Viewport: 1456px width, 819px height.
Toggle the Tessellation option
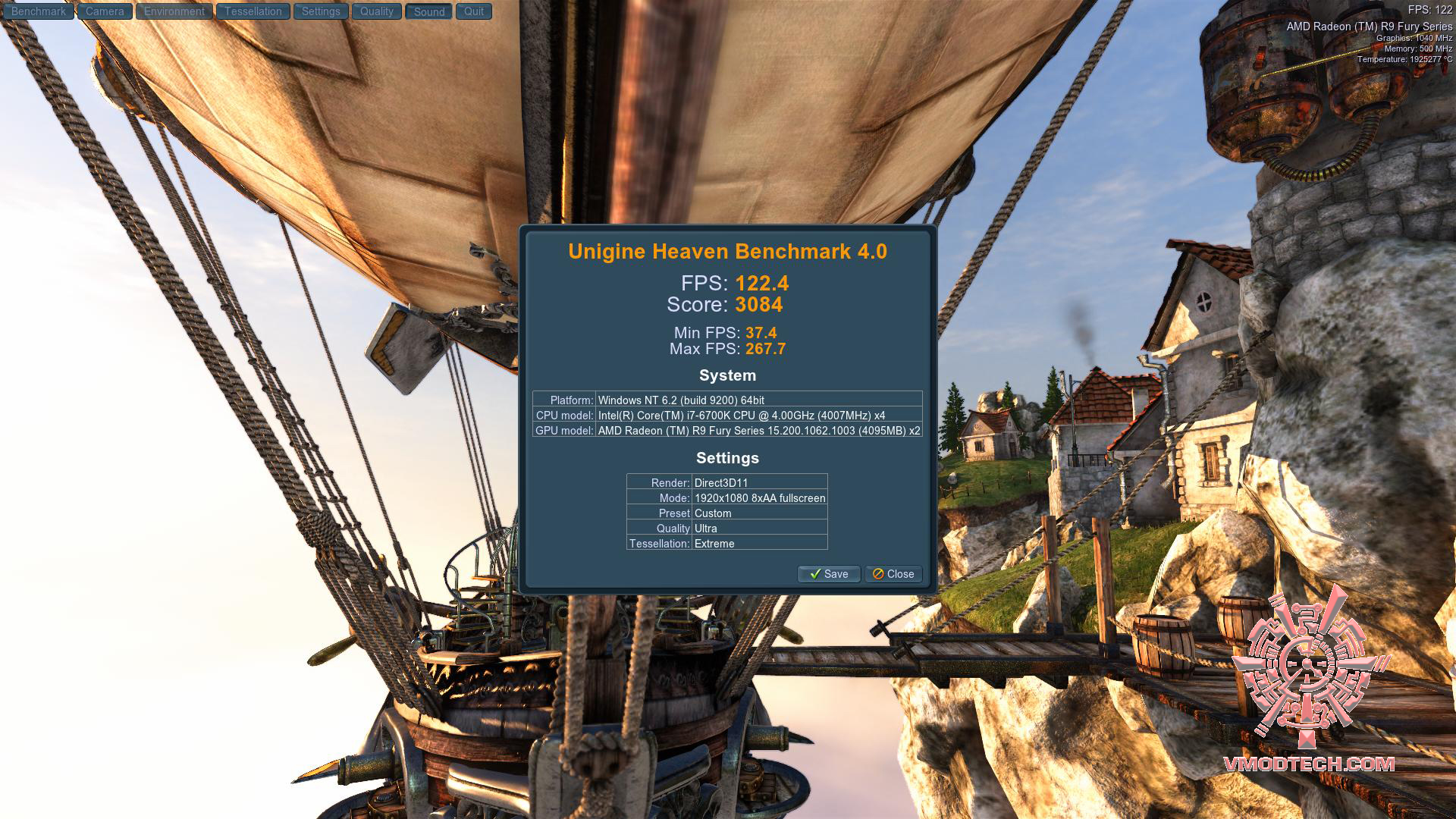[x=253, y=11]
